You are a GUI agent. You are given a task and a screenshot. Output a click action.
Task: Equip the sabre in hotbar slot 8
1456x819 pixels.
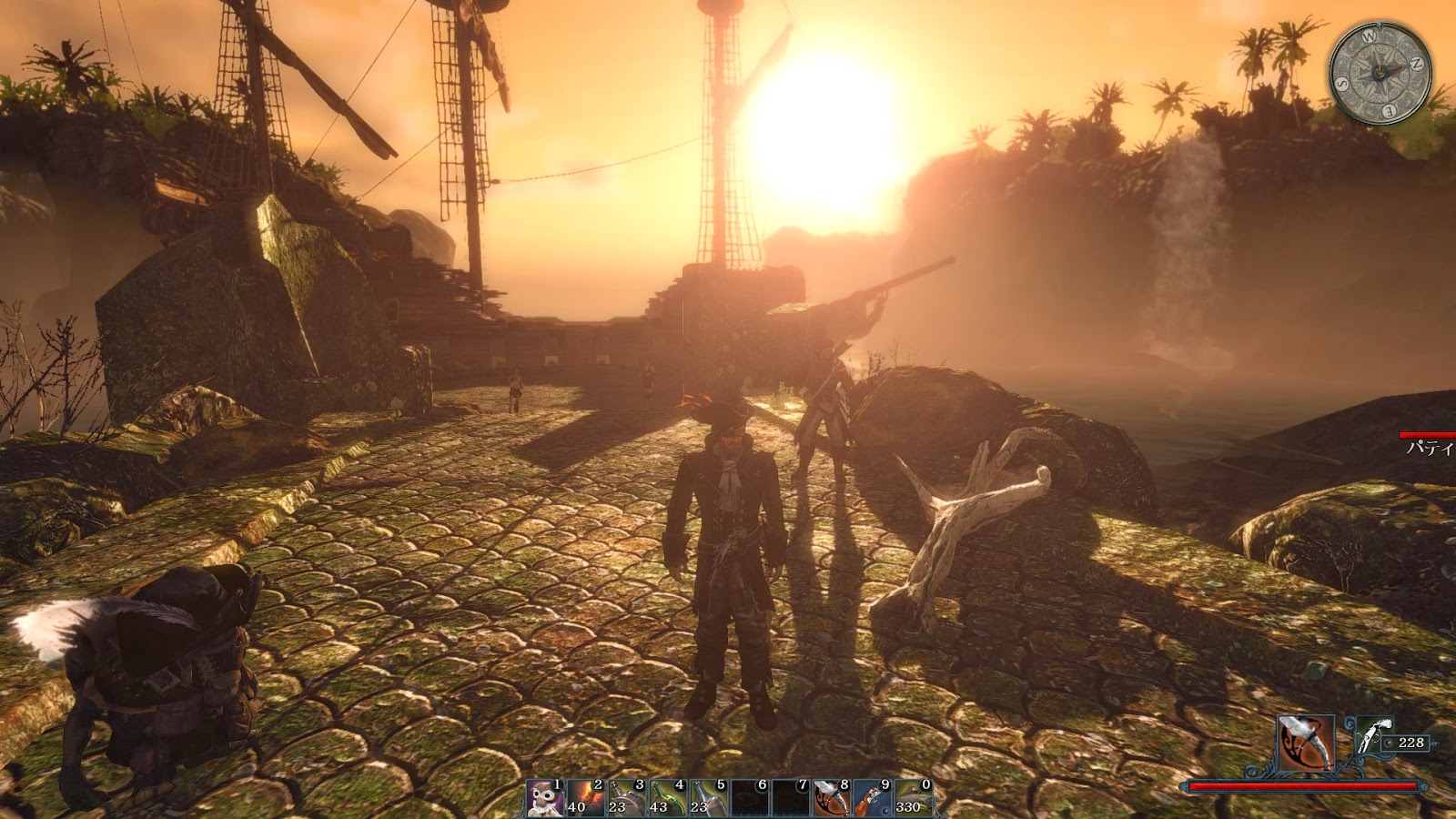tap(831, 798)
